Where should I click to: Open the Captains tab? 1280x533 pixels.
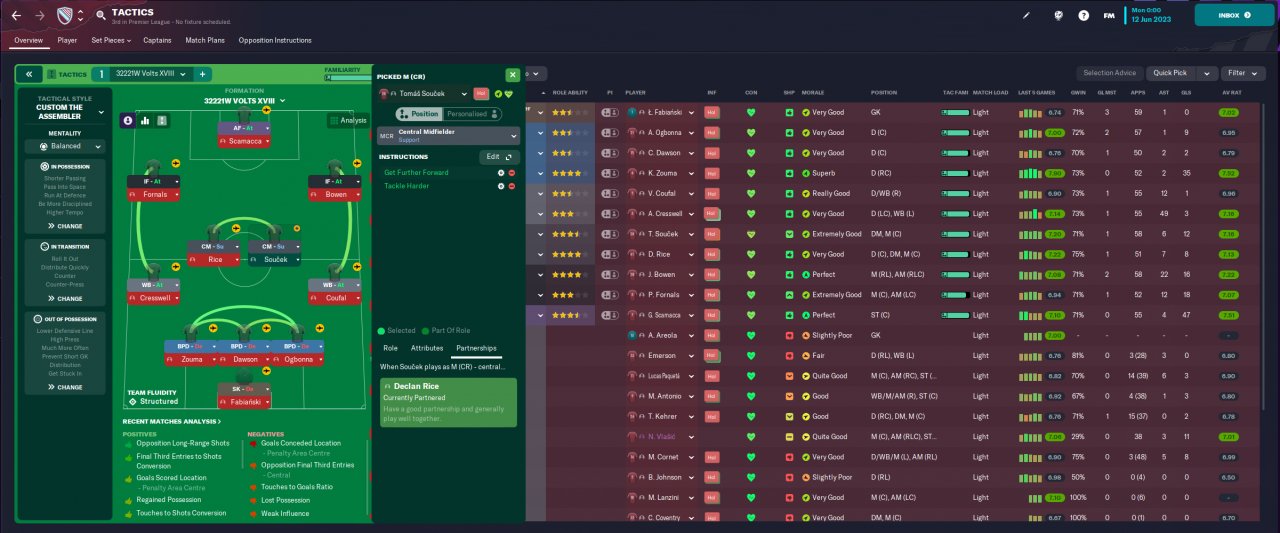pyautogui.click(x=157, y=40)
